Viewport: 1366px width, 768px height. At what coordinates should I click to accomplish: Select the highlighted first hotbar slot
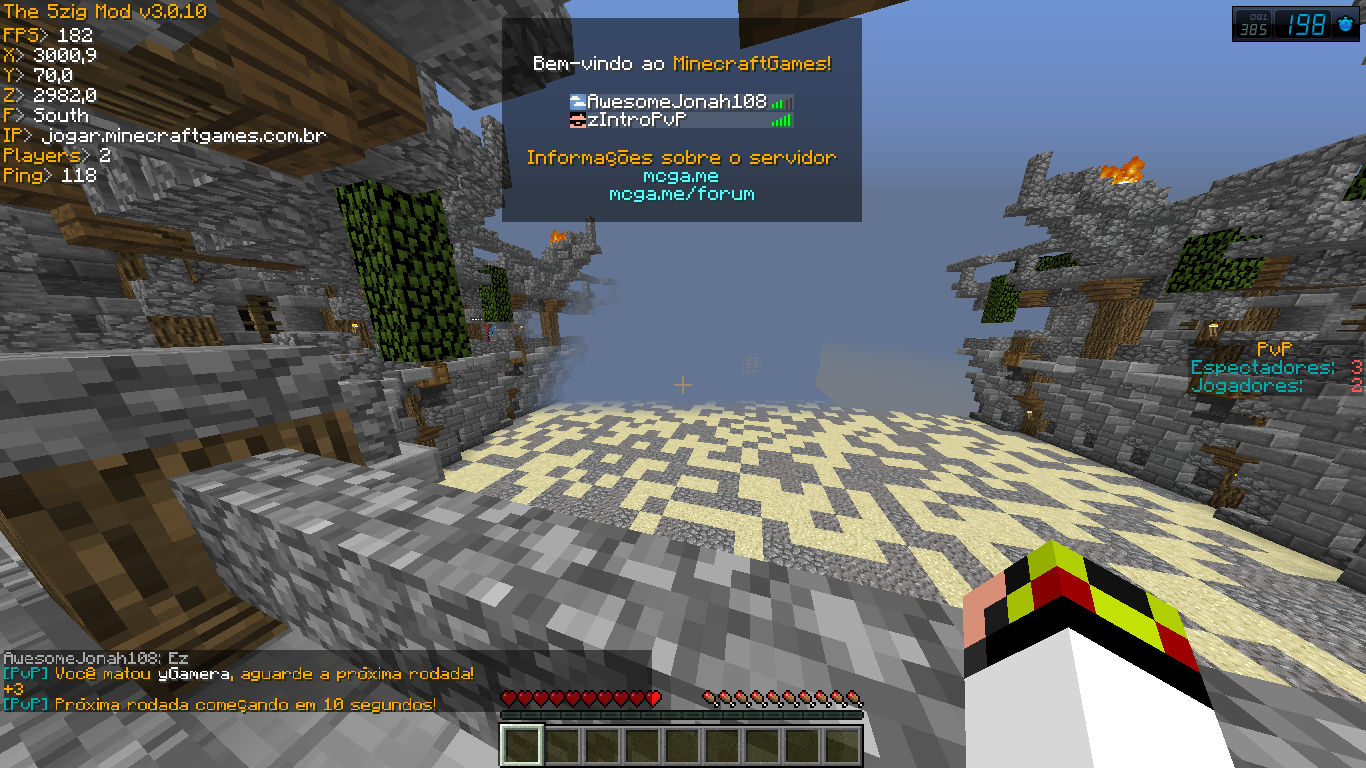(x=521, y=745)
